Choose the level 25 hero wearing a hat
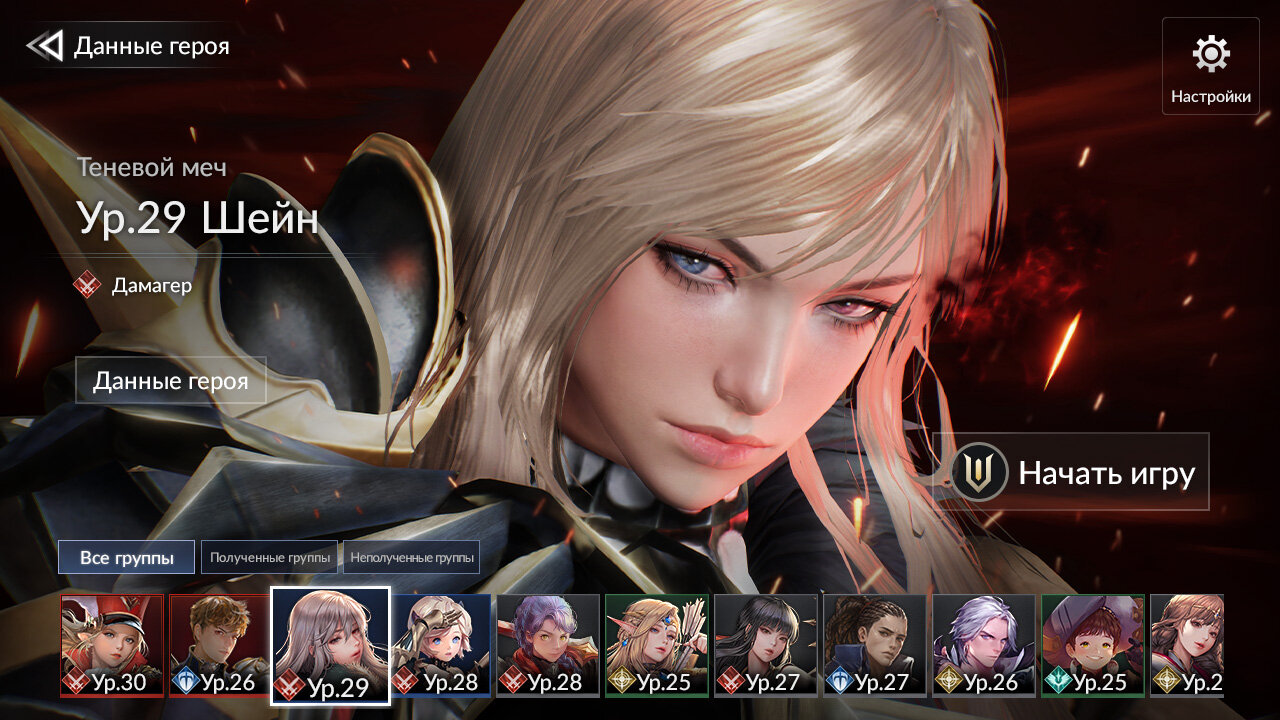 pyautogui.click(x=1093, y=644)
